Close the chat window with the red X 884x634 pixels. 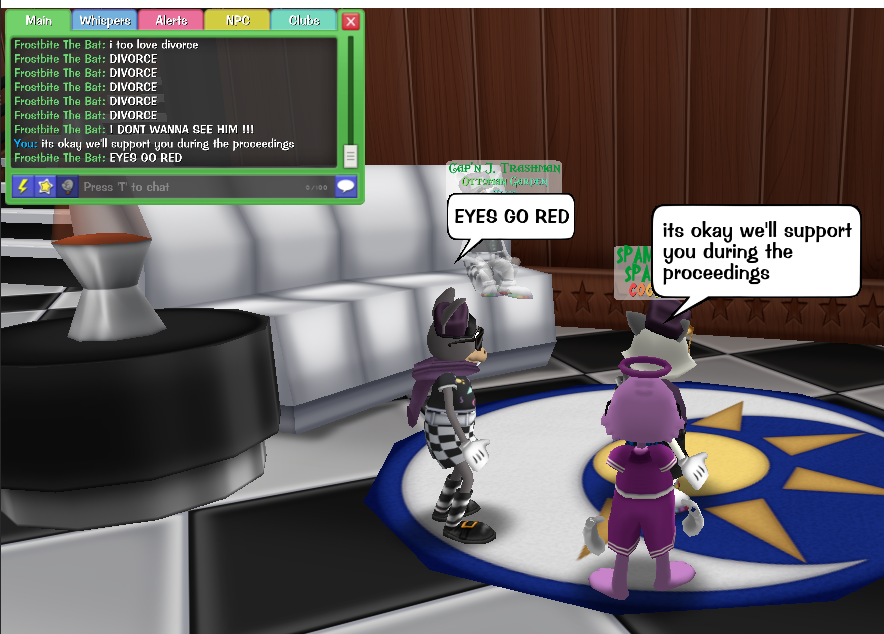click(350, 21)
